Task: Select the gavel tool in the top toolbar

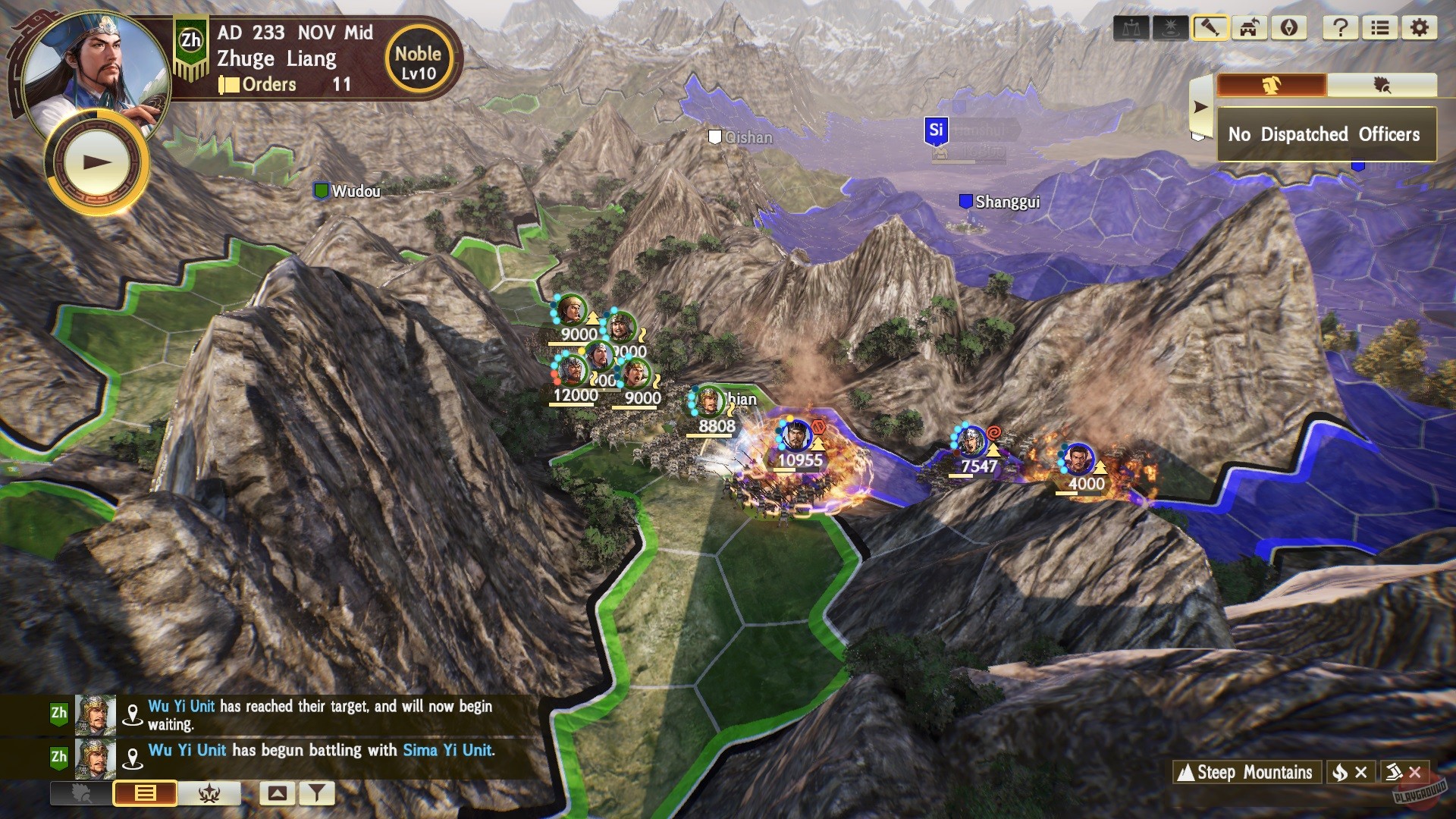Action: [x=1211, y=29]
